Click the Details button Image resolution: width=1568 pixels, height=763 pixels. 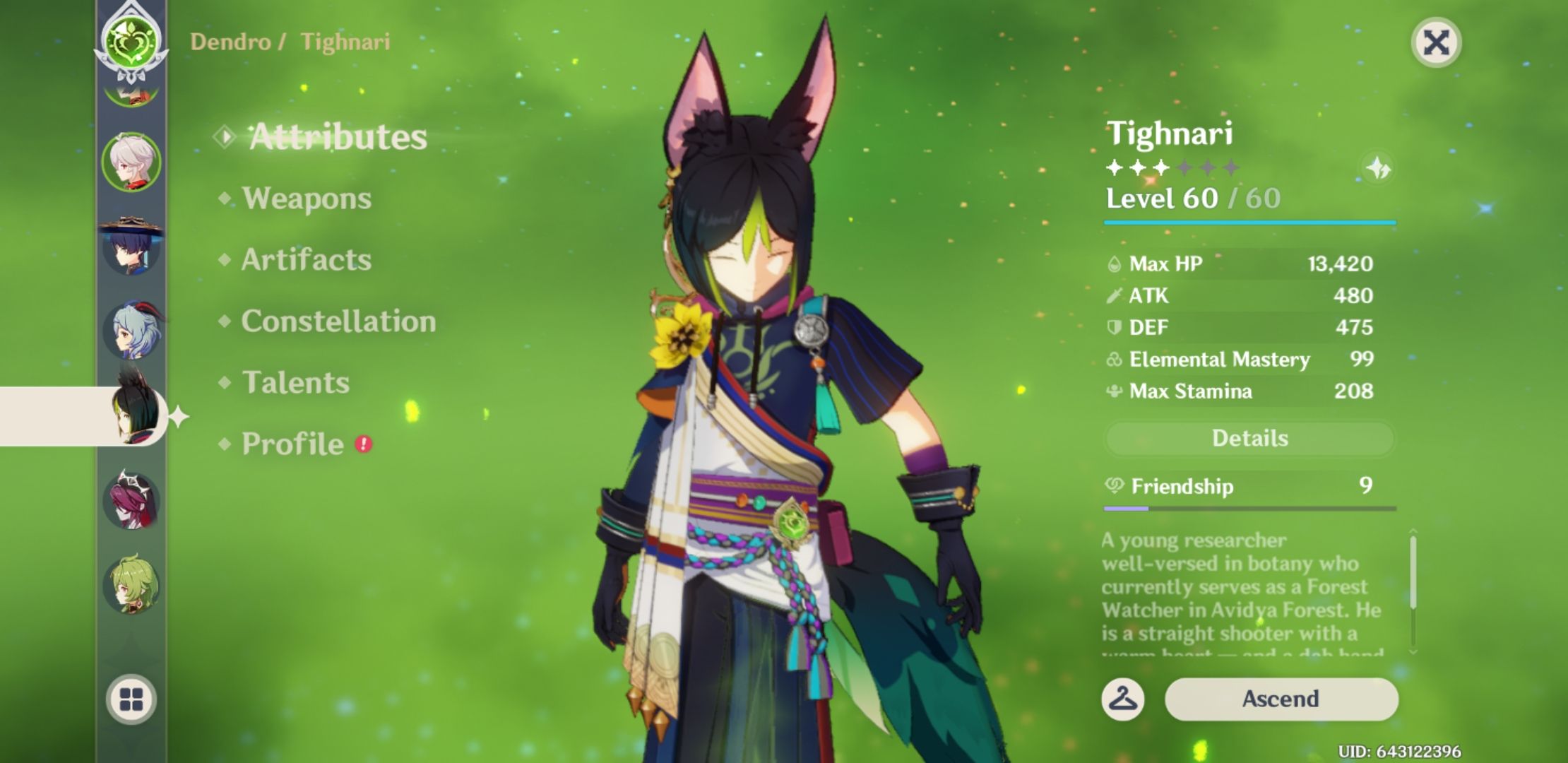coord(1250,438)
